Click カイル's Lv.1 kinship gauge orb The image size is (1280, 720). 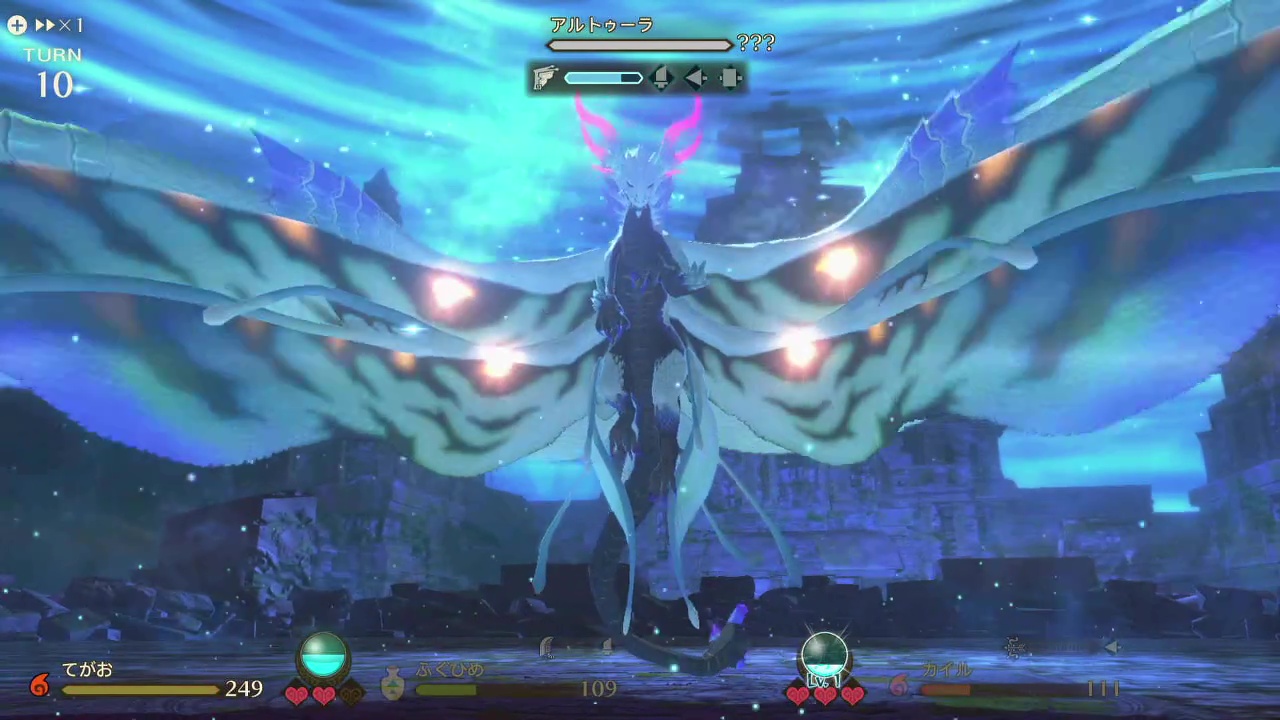(x=824, y=660)
